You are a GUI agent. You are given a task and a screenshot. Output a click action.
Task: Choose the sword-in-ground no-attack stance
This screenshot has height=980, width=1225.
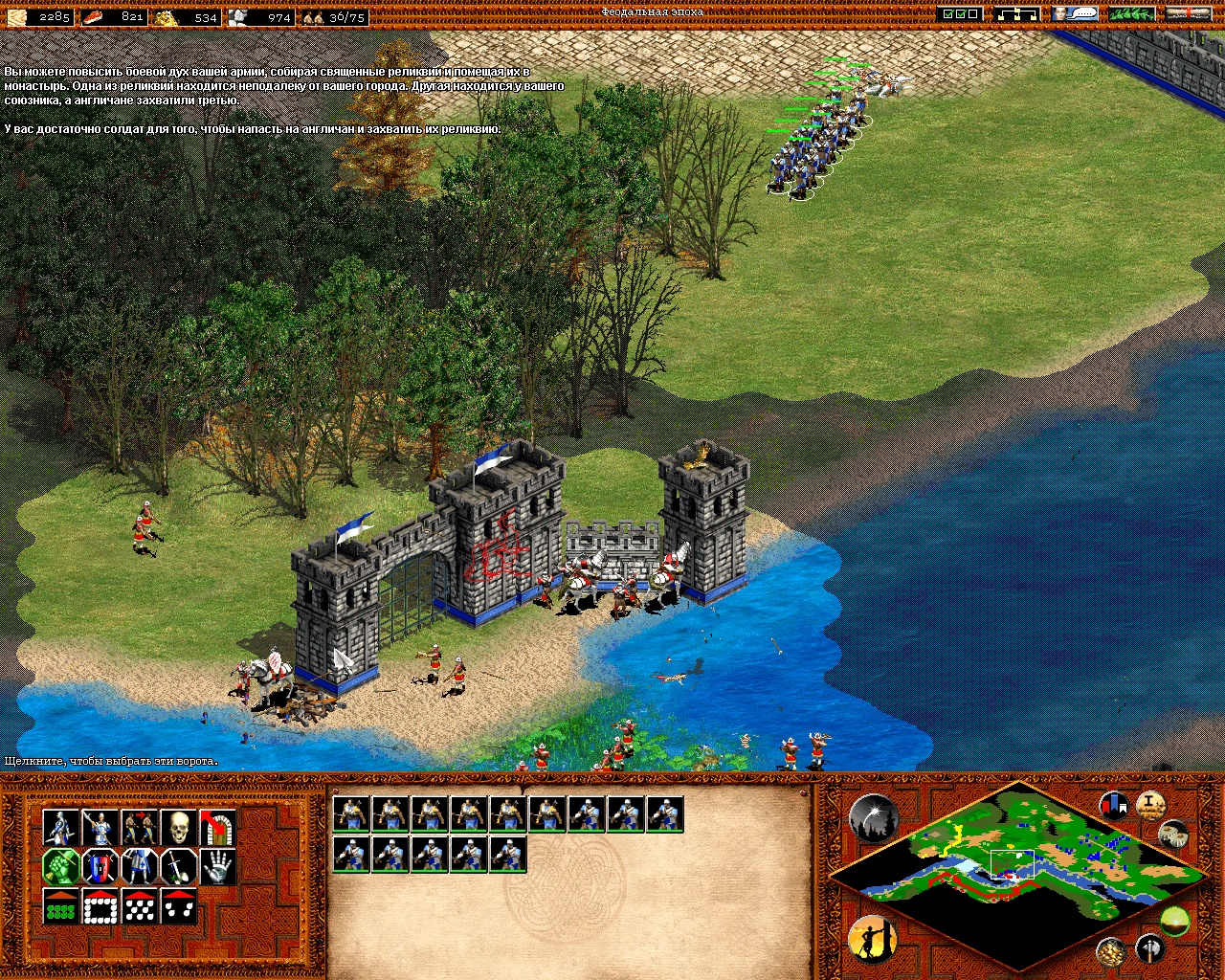click(178, 867)
